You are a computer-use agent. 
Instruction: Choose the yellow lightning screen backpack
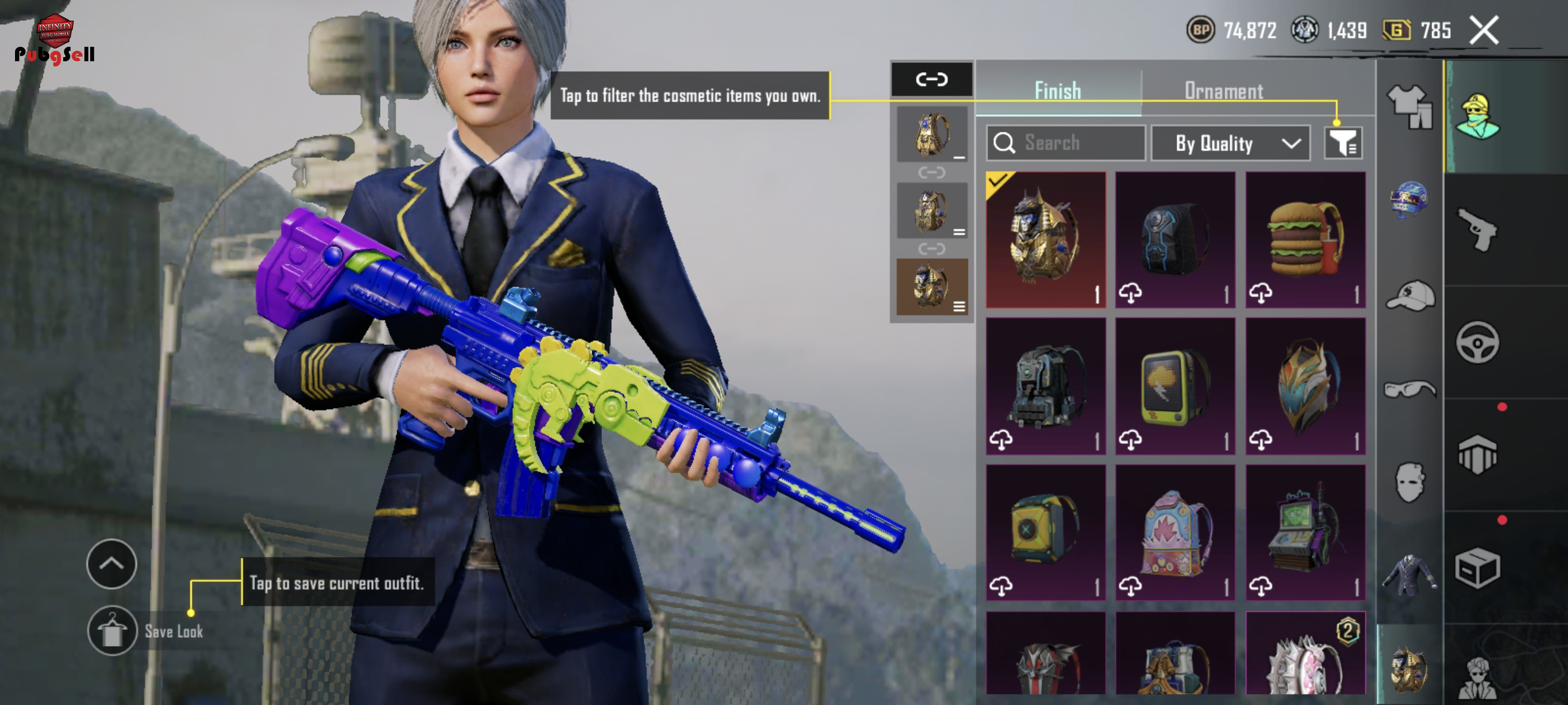point(1175,386)
